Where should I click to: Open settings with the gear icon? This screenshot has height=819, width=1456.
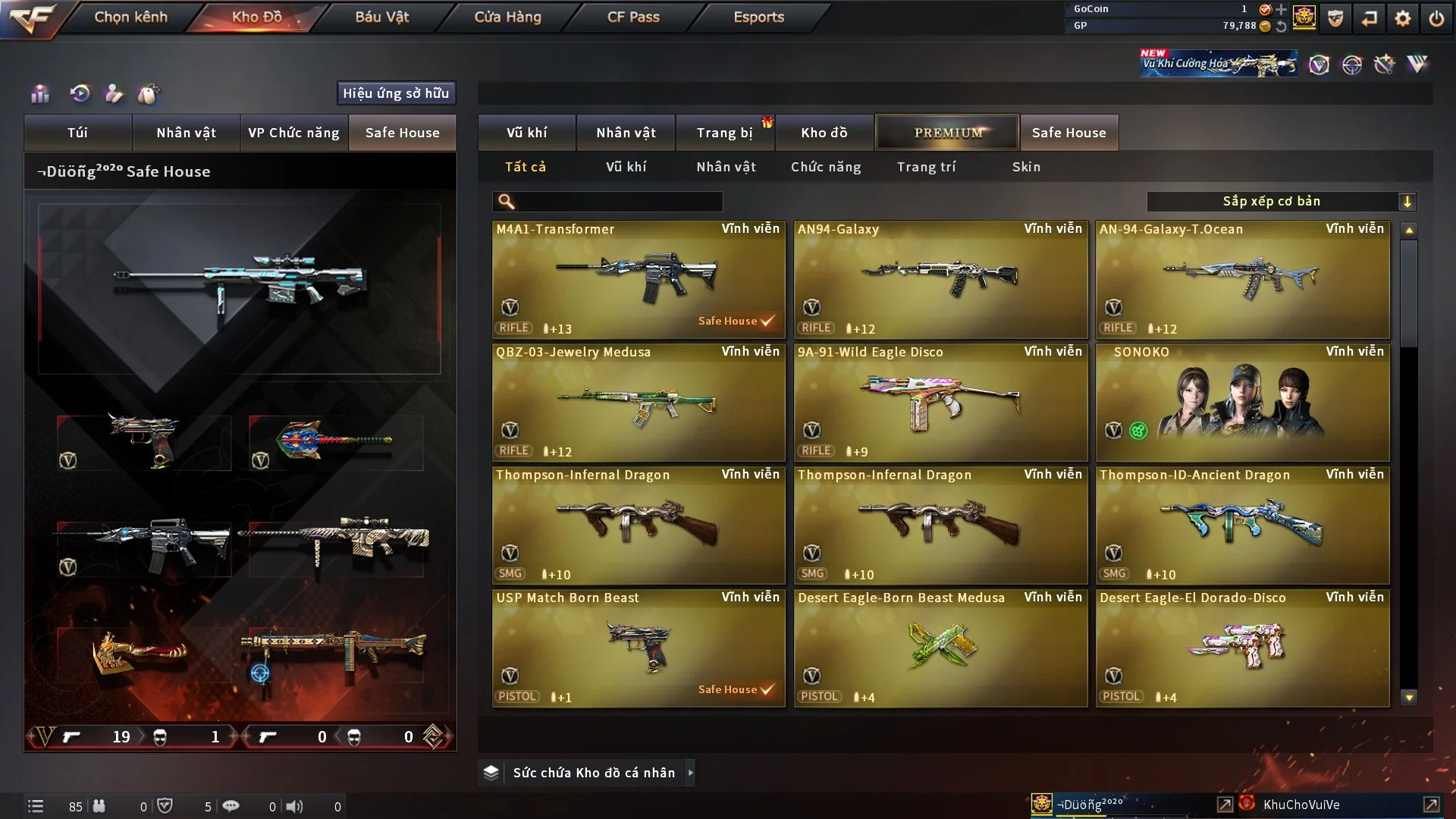(x=1402, y=18)
